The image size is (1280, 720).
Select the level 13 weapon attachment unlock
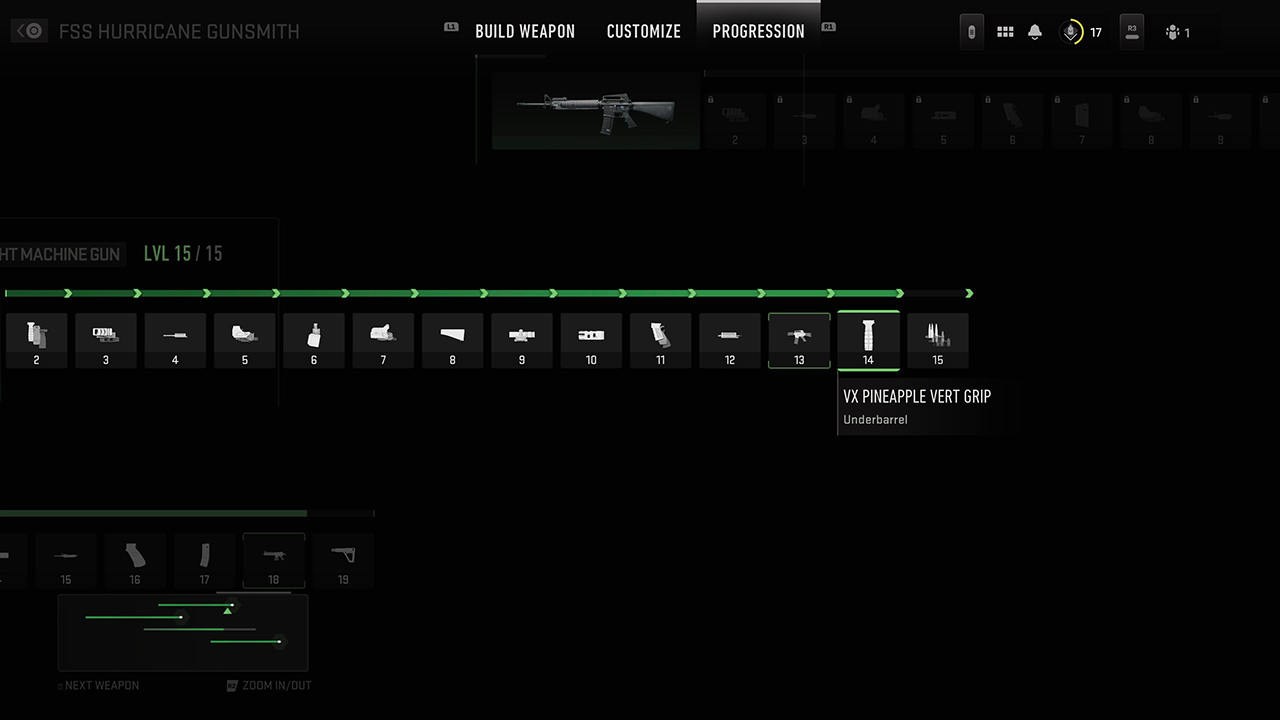[798, 340]
